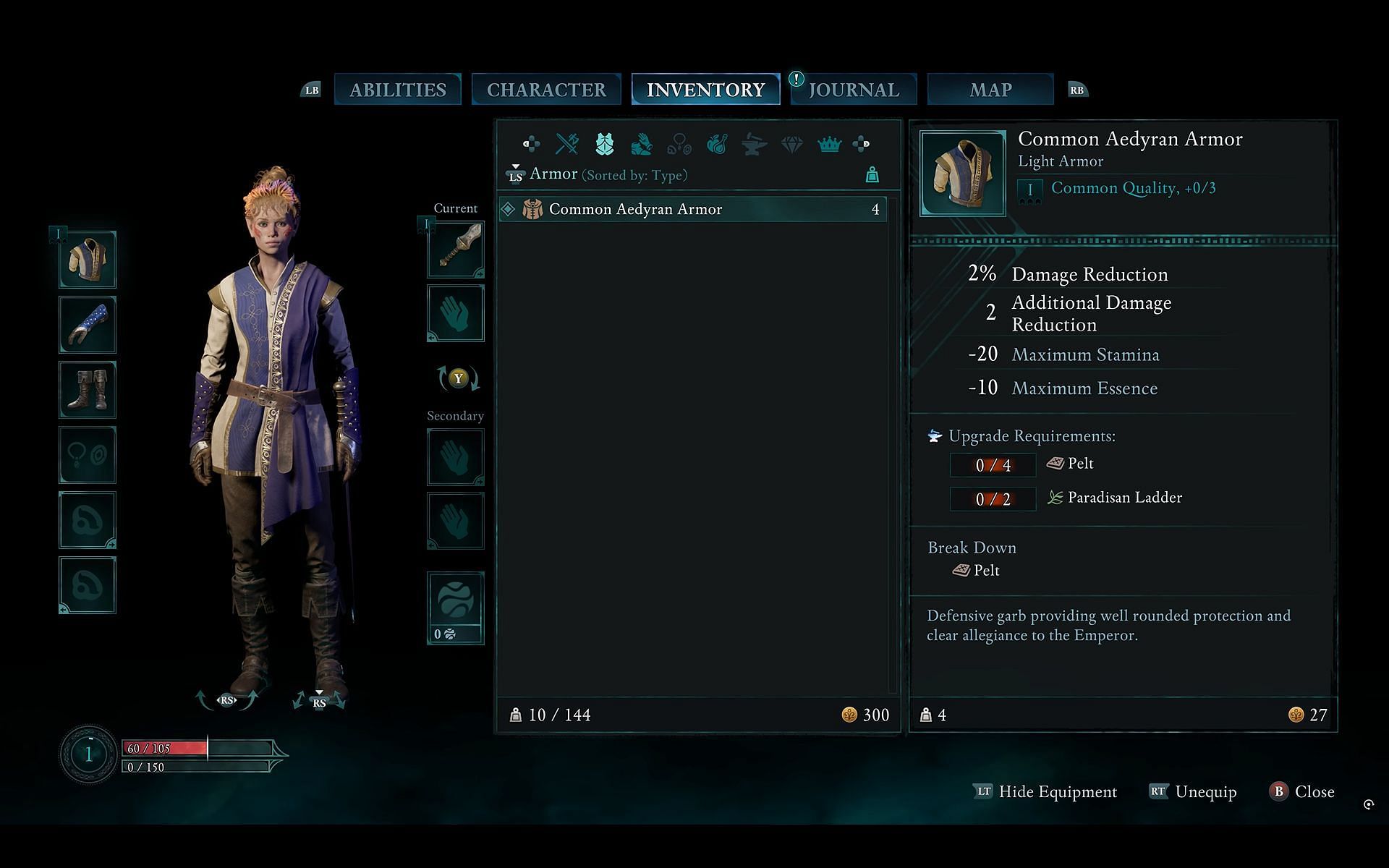This screenshot has width=1389, height=868.
Task: Click the equipped Aedyran armor chest slot
Action: click(88, 260)
